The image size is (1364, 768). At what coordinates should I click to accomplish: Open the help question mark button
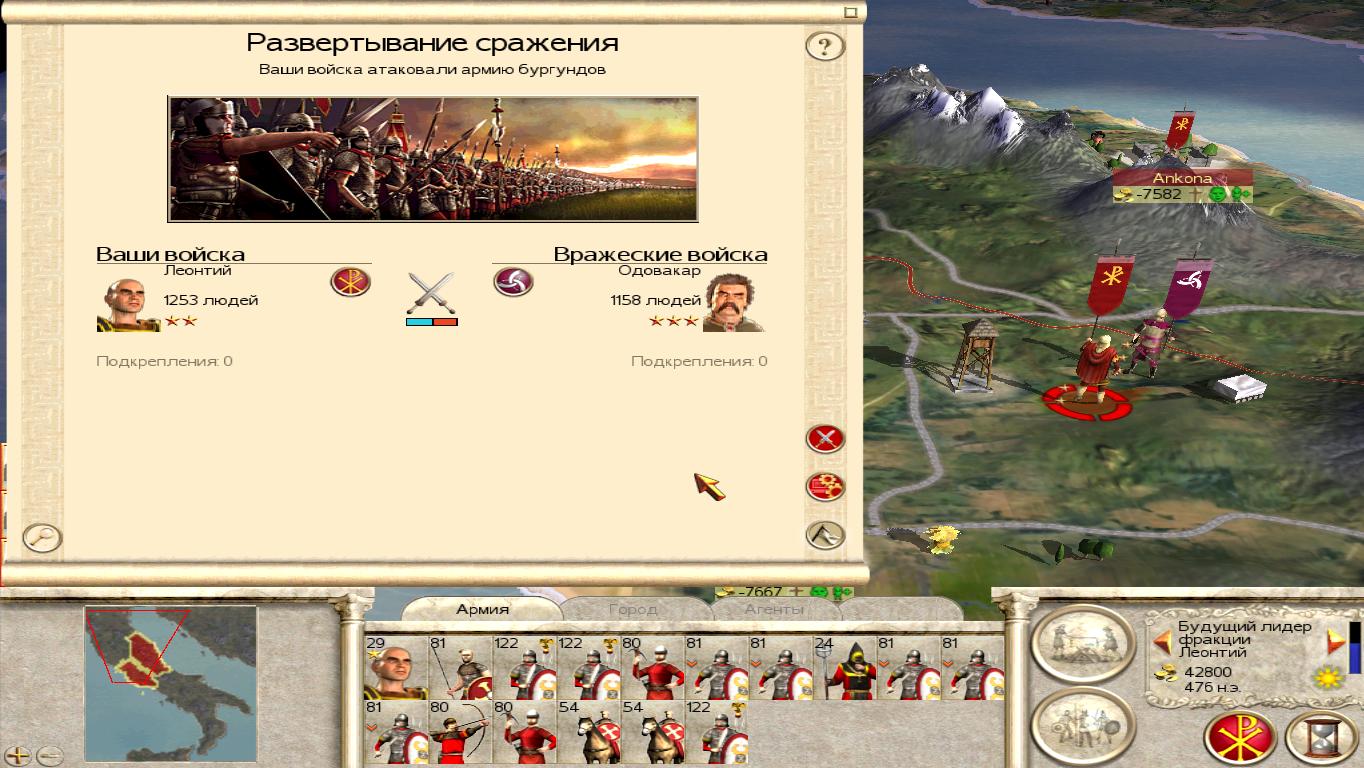(x=825, y=46)
